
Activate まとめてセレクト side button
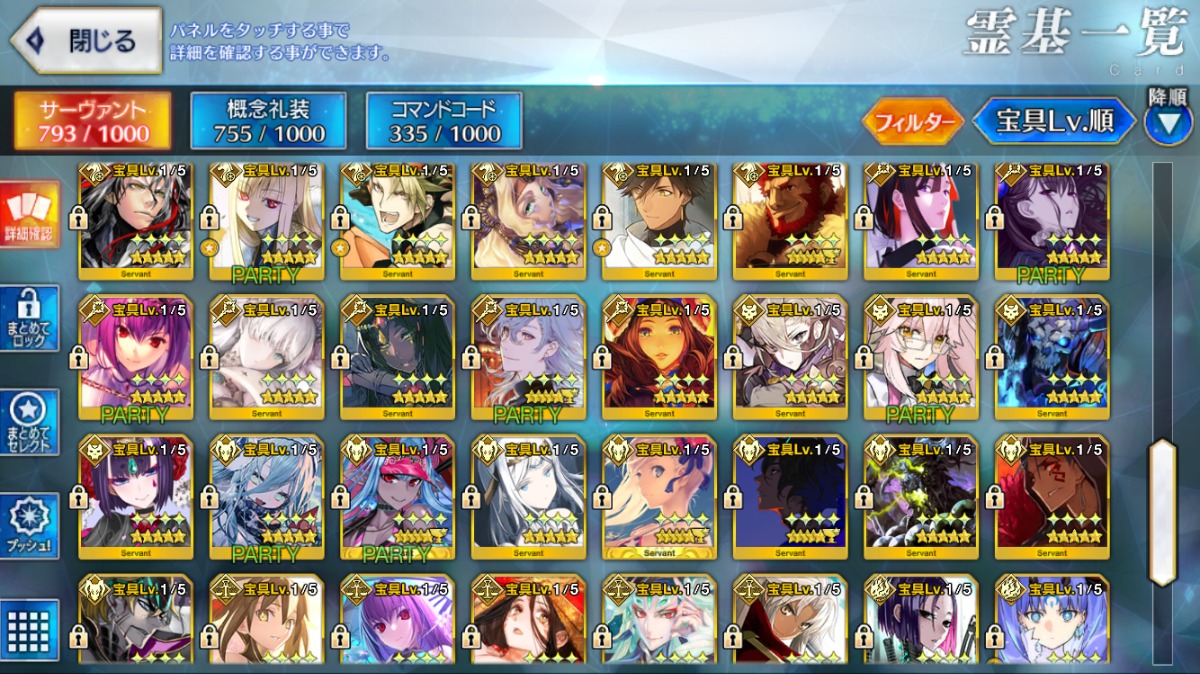click(x=29, y=421)
